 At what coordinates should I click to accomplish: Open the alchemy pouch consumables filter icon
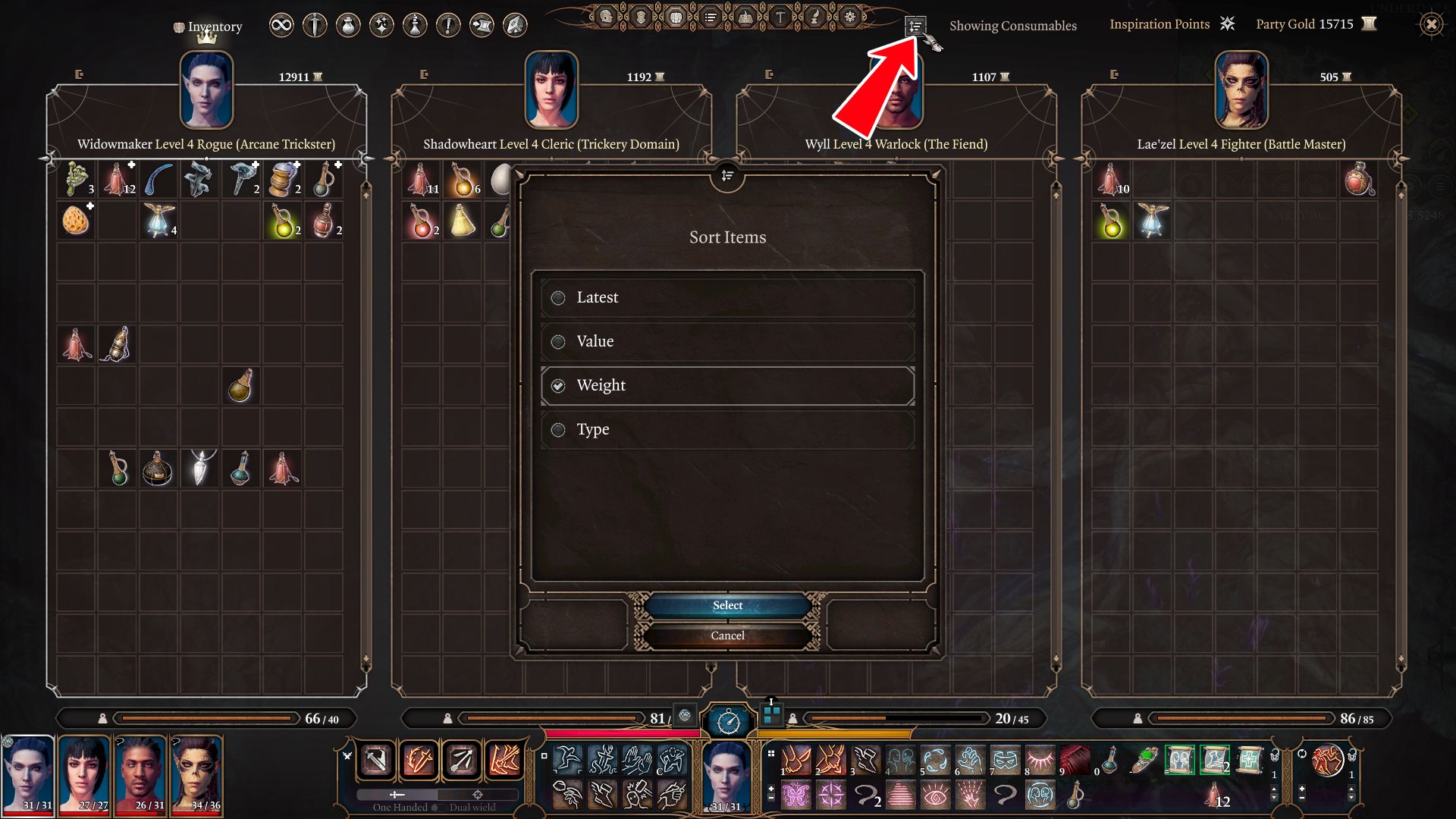coord(348,25)
